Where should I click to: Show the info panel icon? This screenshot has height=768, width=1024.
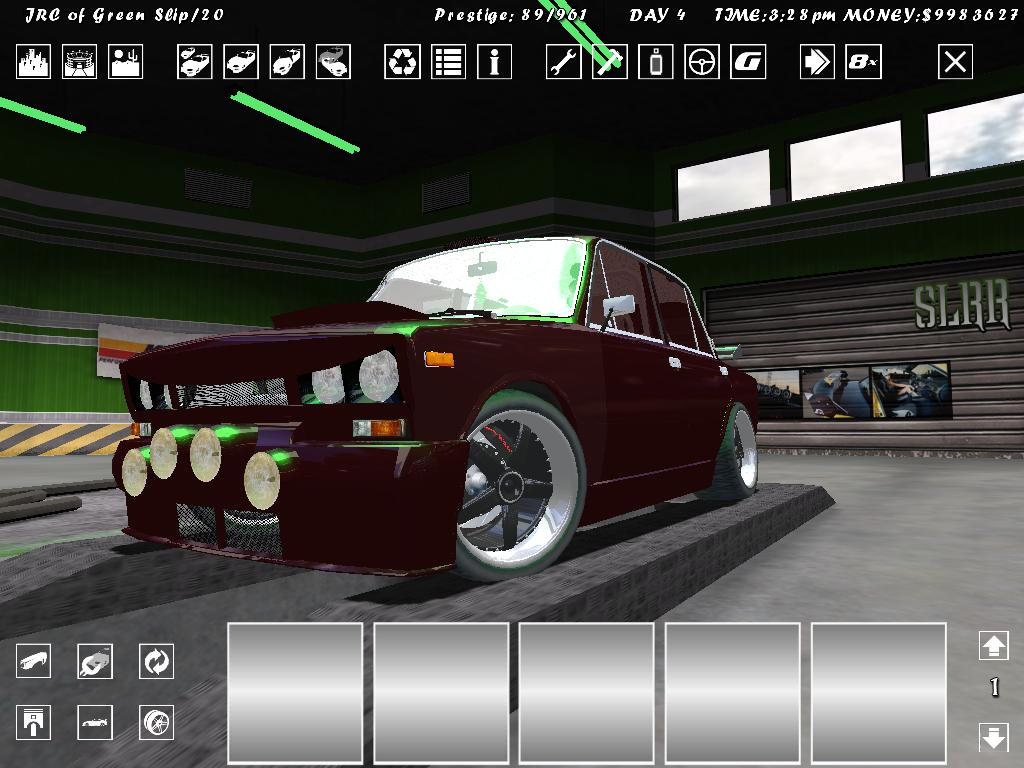pos(494,62)
